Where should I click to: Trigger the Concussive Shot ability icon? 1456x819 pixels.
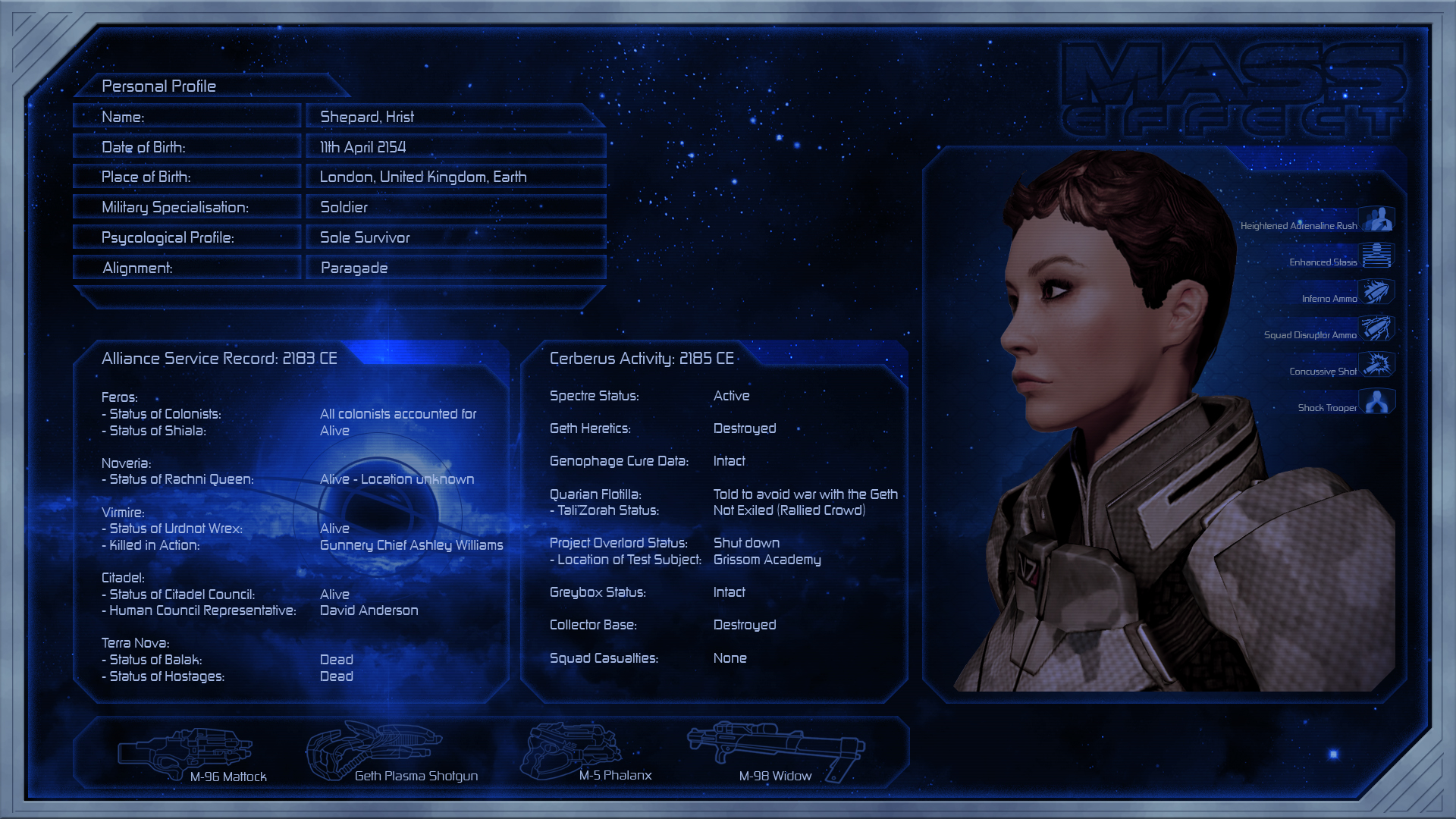pyautogui.click(x=1376, y=365)
